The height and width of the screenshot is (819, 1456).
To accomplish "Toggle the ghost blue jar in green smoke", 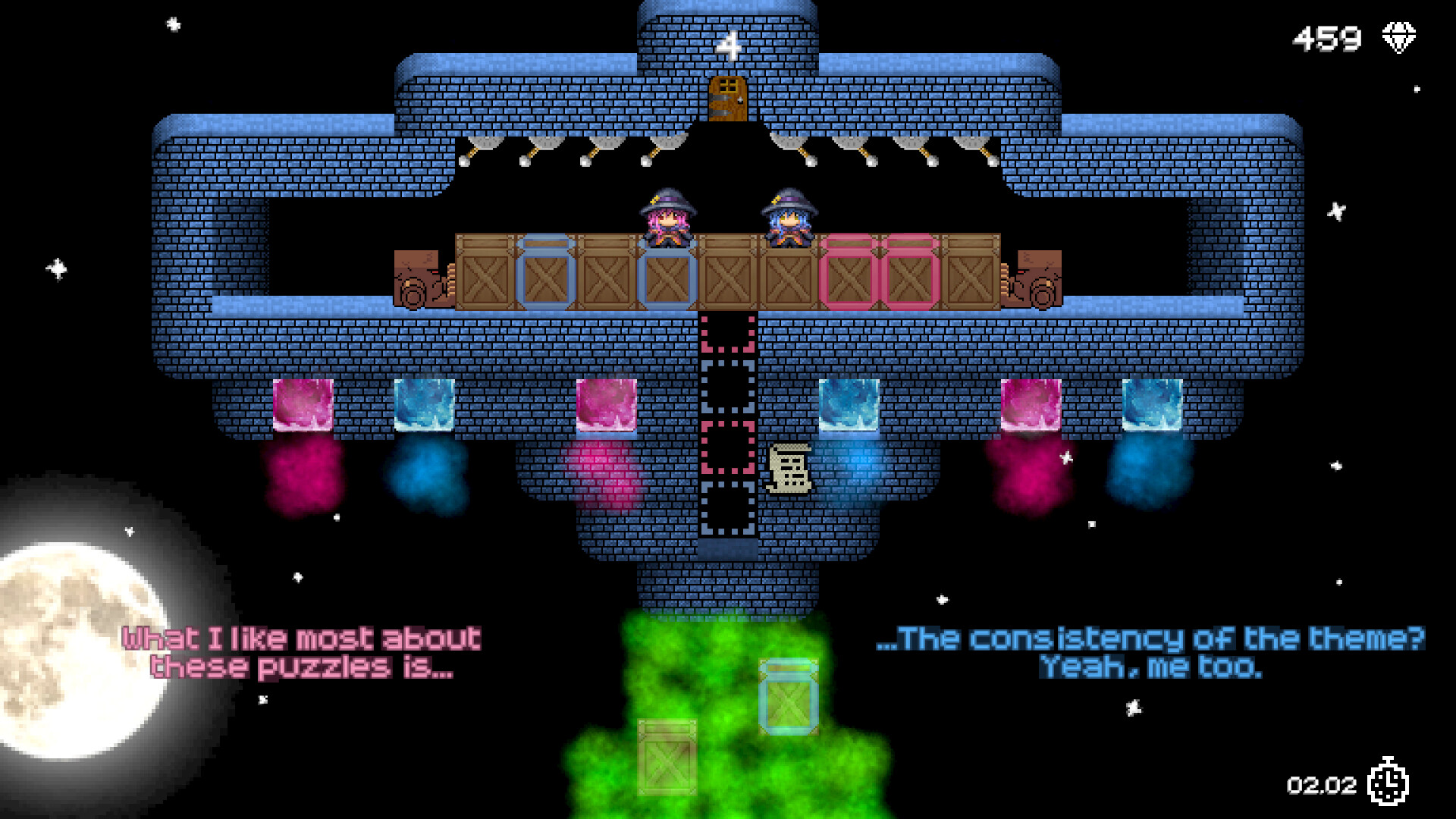I will tap(789, 696).
